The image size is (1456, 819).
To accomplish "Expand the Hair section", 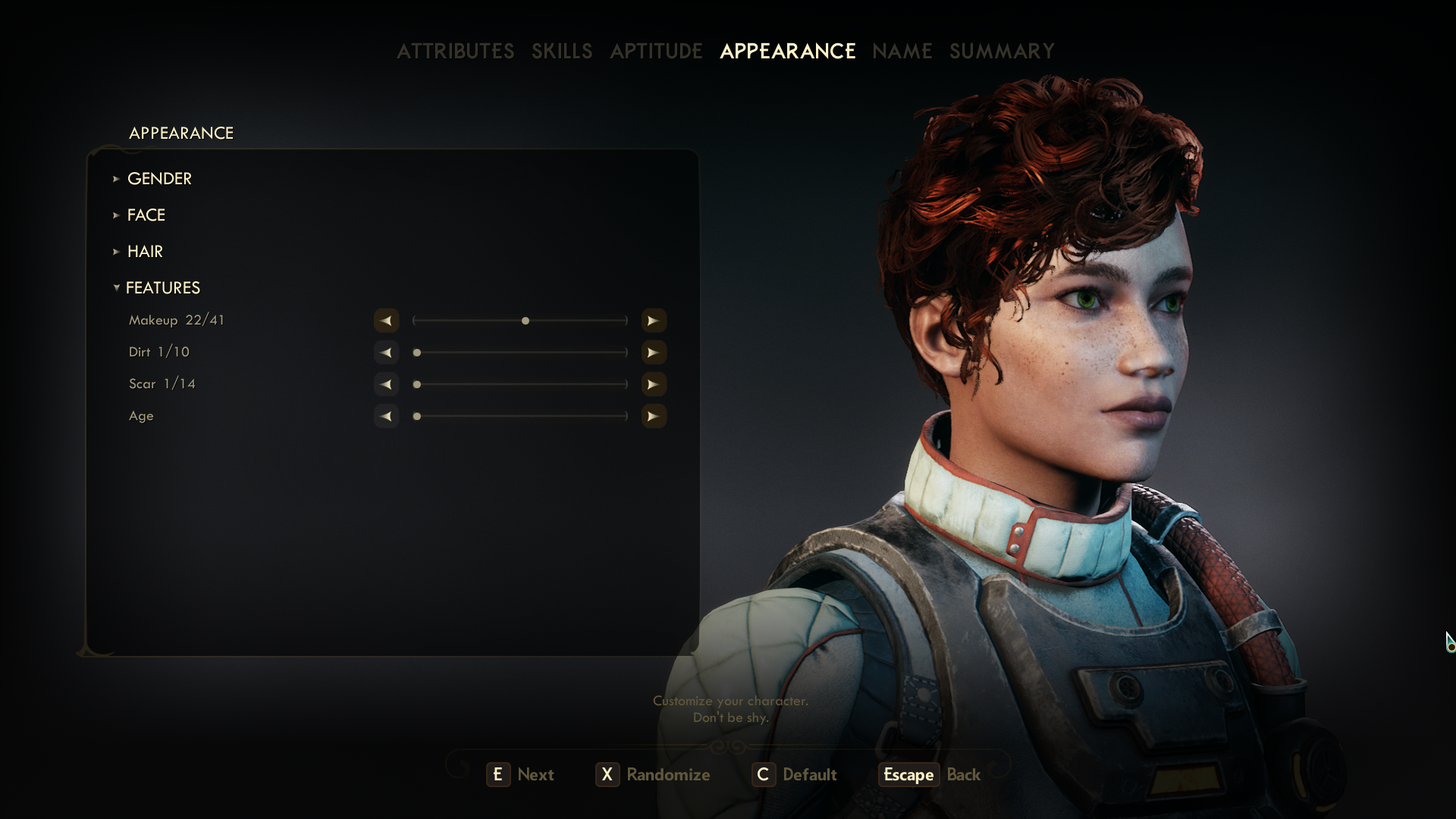I will coord(145,251).
